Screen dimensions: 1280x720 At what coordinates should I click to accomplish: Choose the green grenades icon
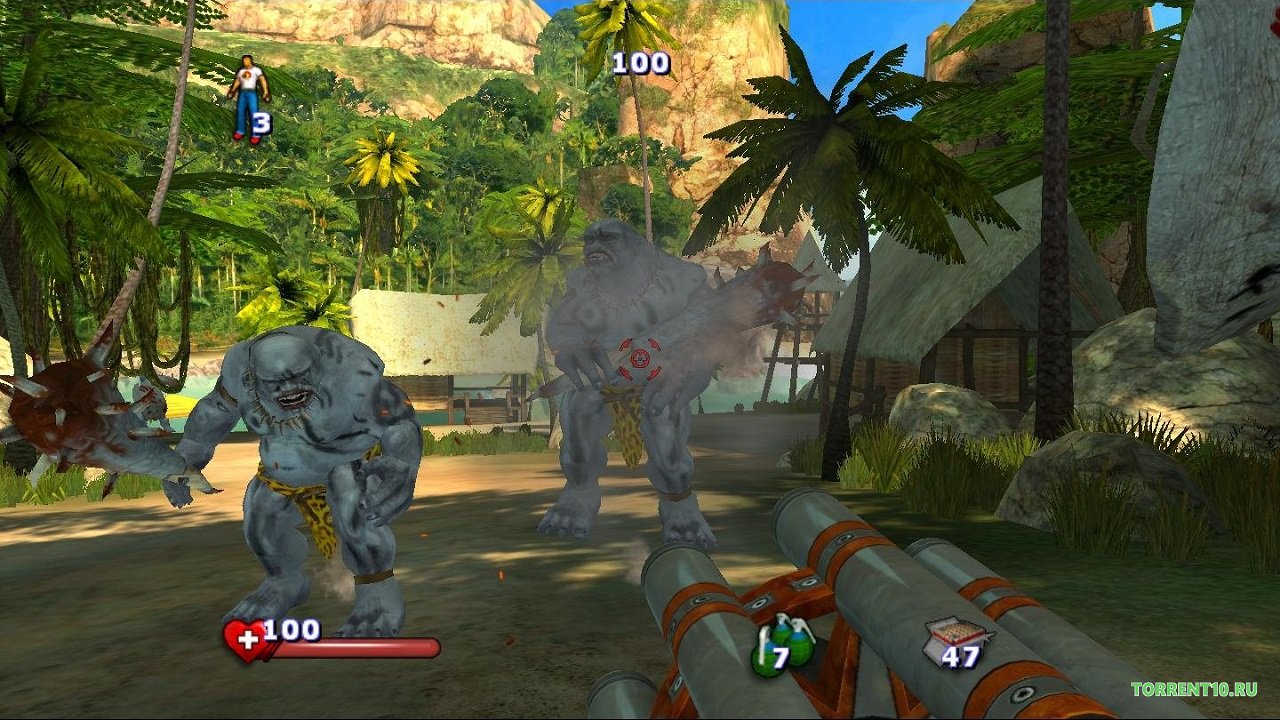tap(783, 647)
